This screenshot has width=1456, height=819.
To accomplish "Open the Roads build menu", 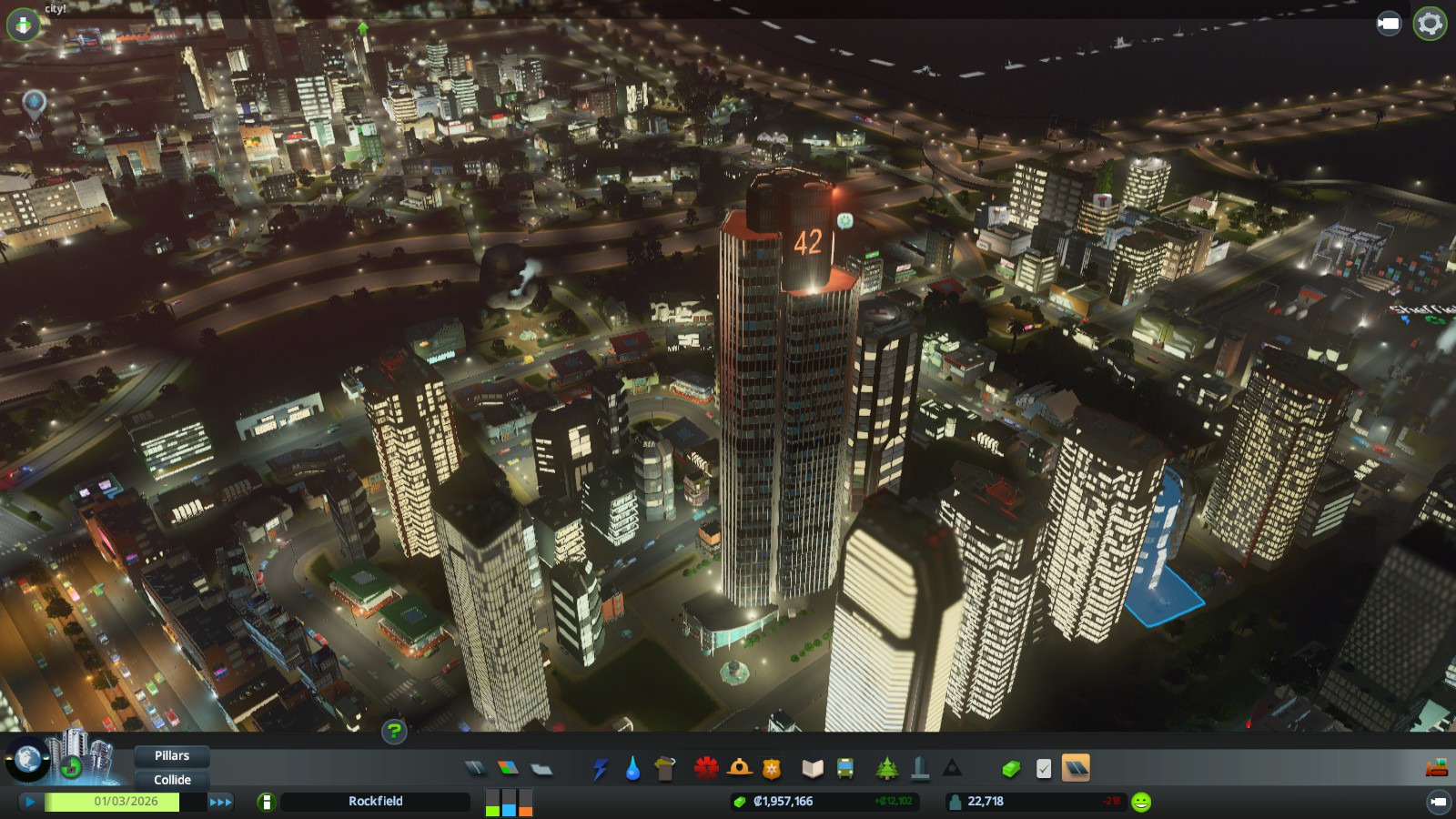I will point(475,769).
